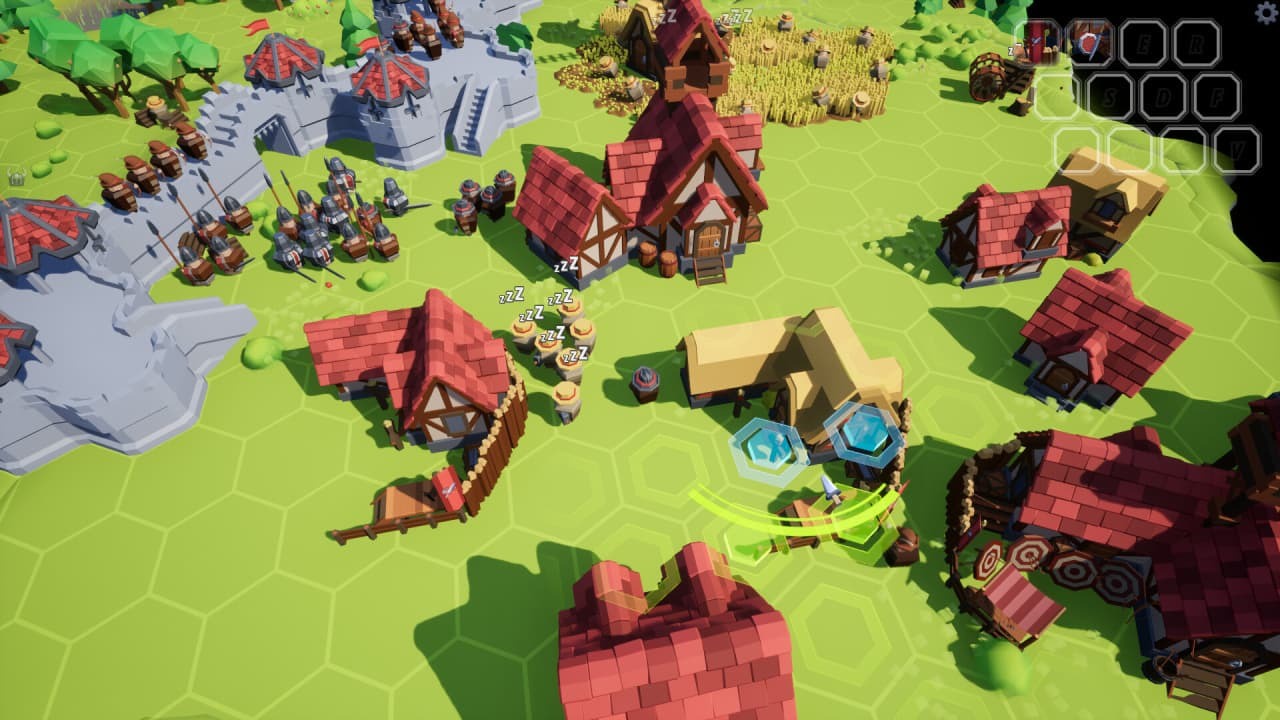1280x720 pixels.
Task: Select the blue brazier beside the barn
Action: tap(645, 380)
